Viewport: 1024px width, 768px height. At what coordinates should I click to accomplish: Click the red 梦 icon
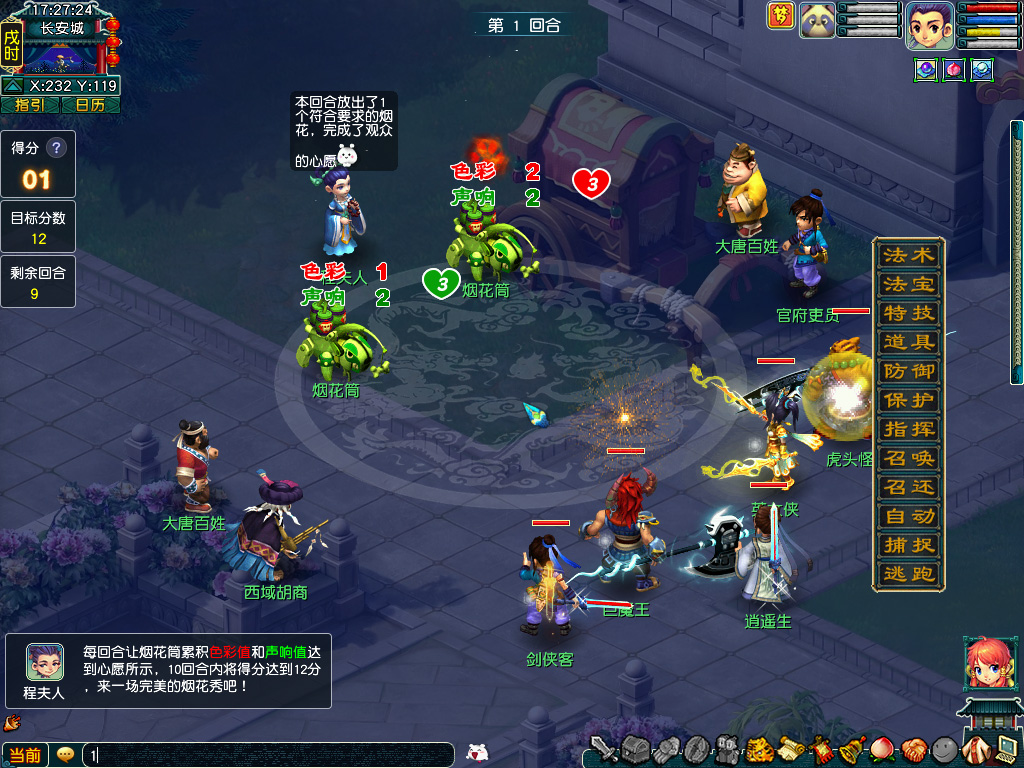coord(781,15)
